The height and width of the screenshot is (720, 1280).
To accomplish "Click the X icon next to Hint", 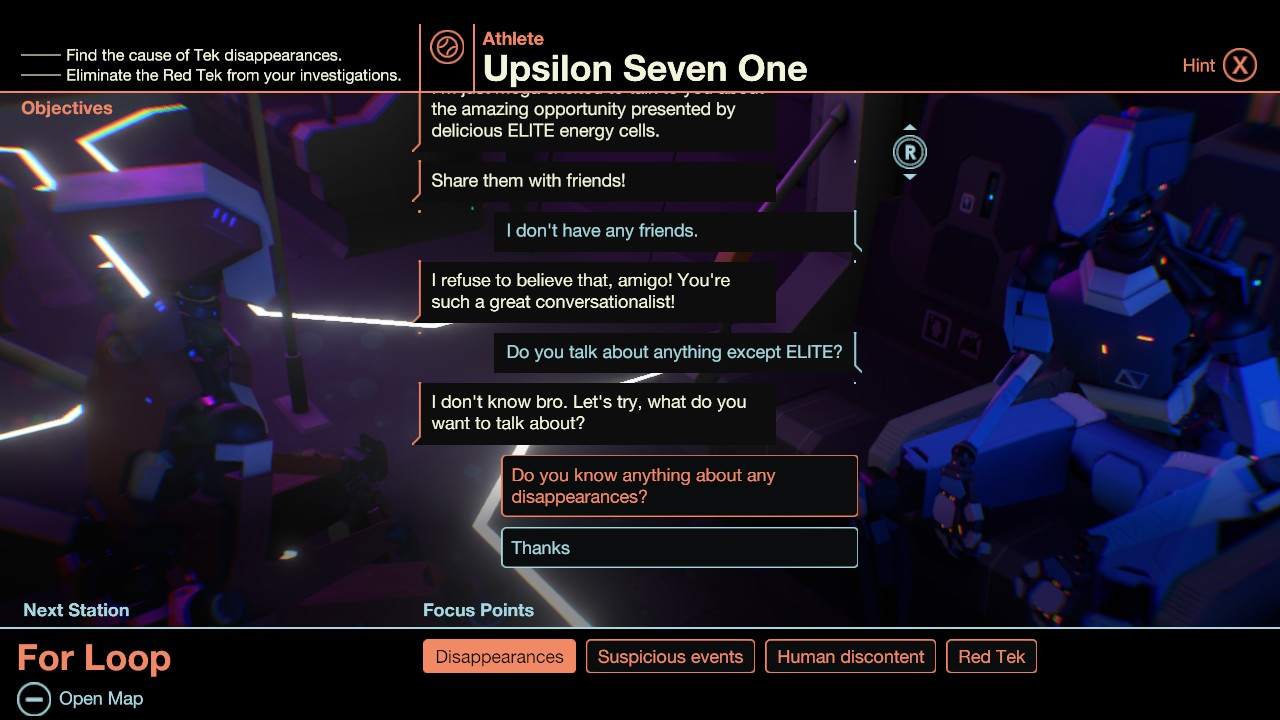I will 1242,64.
